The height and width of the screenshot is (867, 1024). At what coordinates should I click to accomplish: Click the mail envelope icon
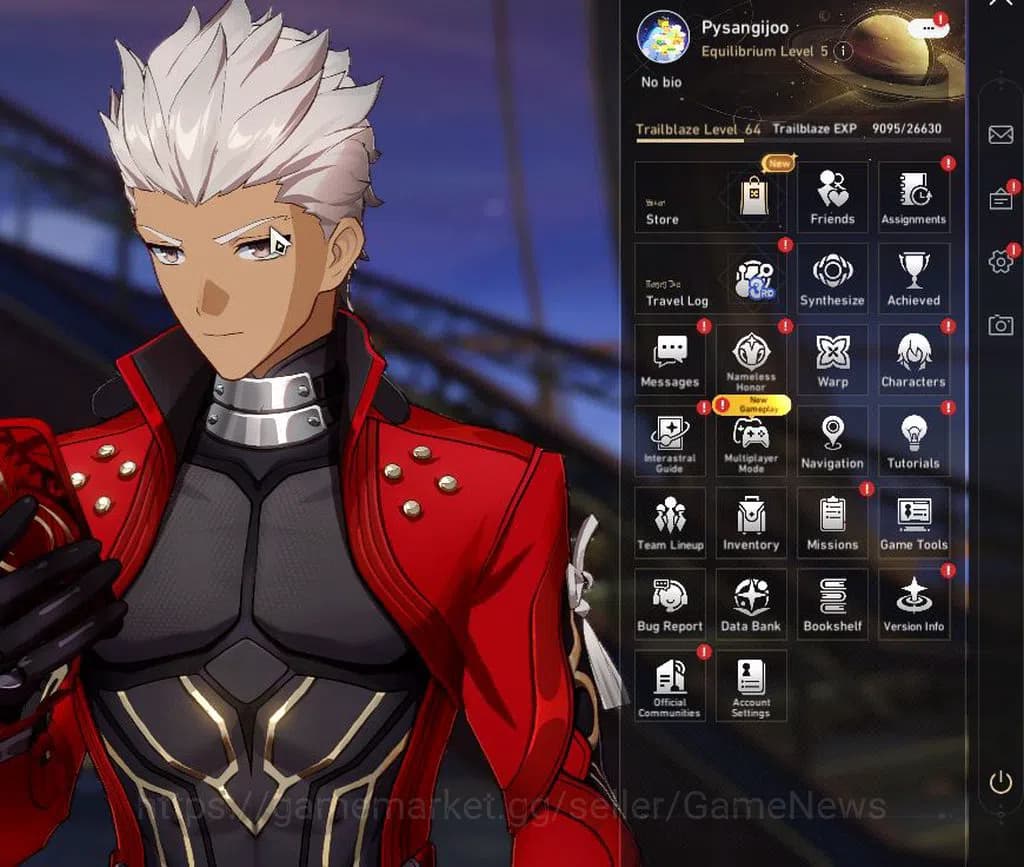1000,135
